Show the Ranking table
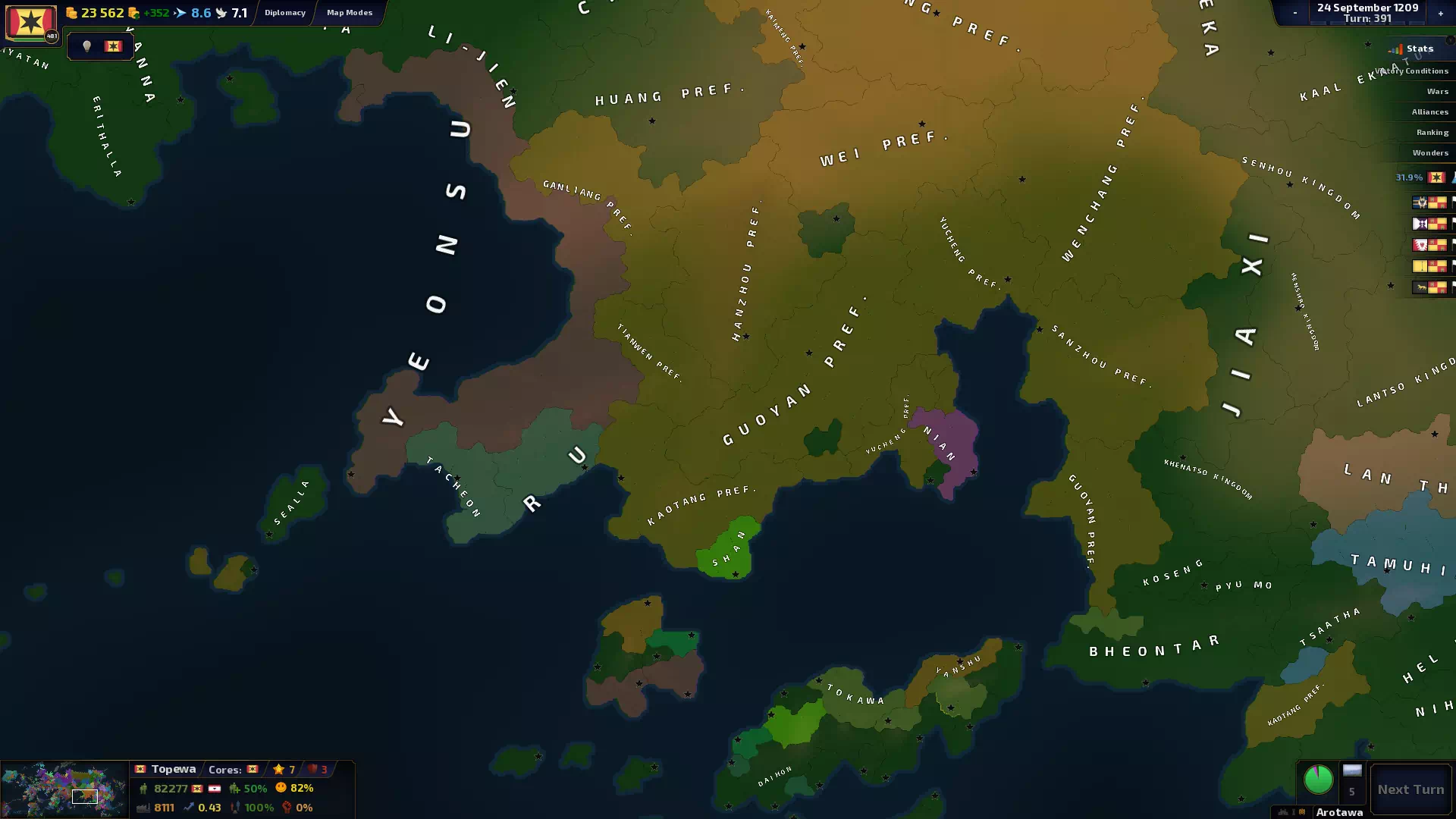1456x819 pixels. click(1432, 132)
